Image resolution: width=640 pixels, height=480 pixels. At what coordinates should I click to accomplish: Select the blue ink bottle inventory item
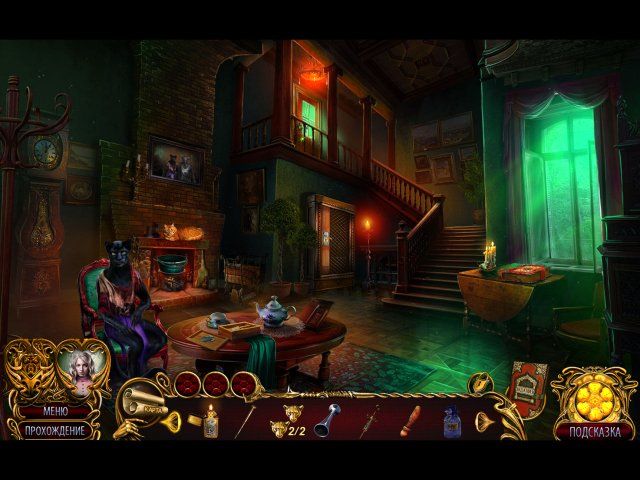click(x=451, y=421)
